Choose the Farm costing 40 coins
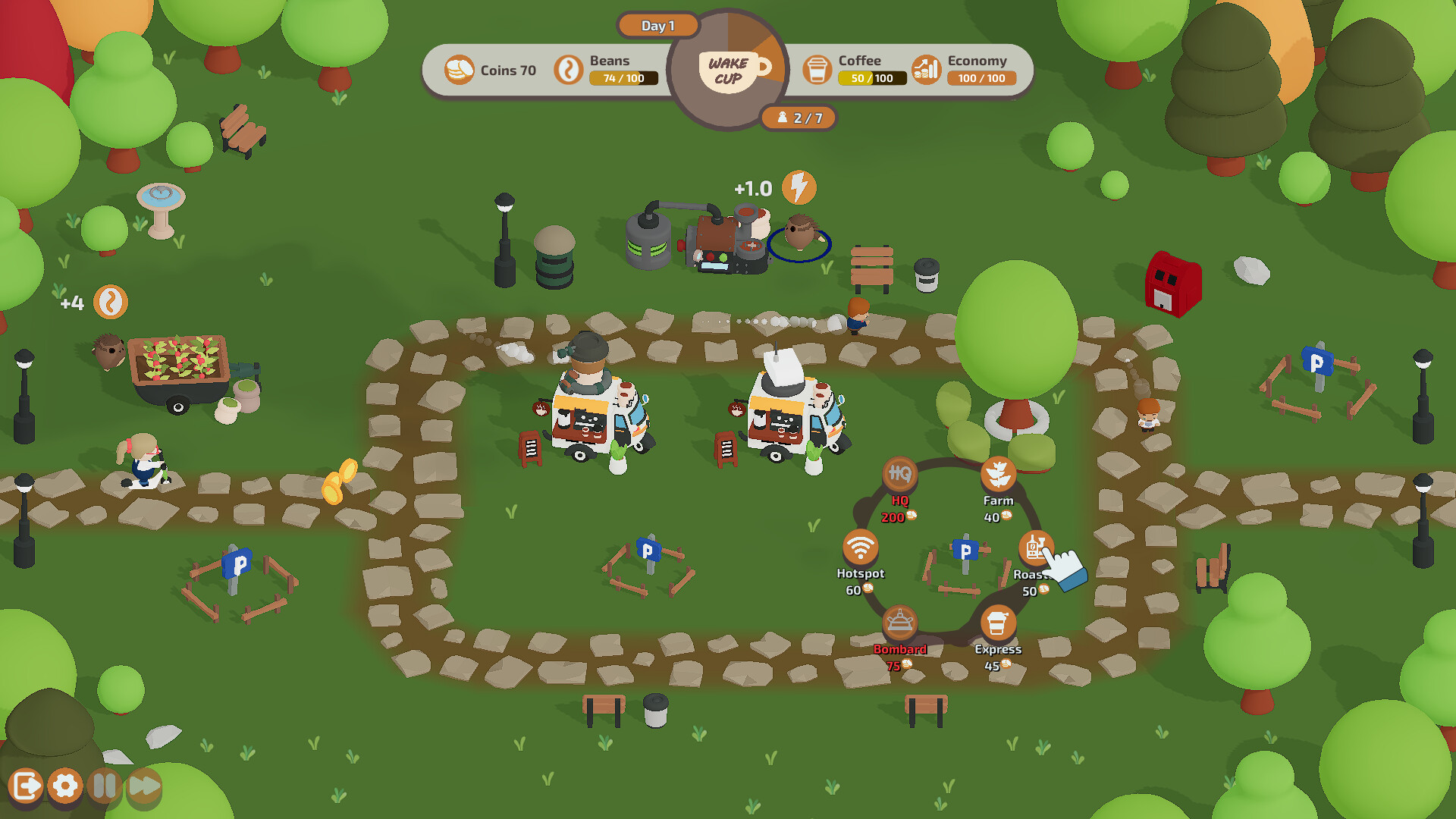The image size is (1456, 819). (x=999, y=473)
